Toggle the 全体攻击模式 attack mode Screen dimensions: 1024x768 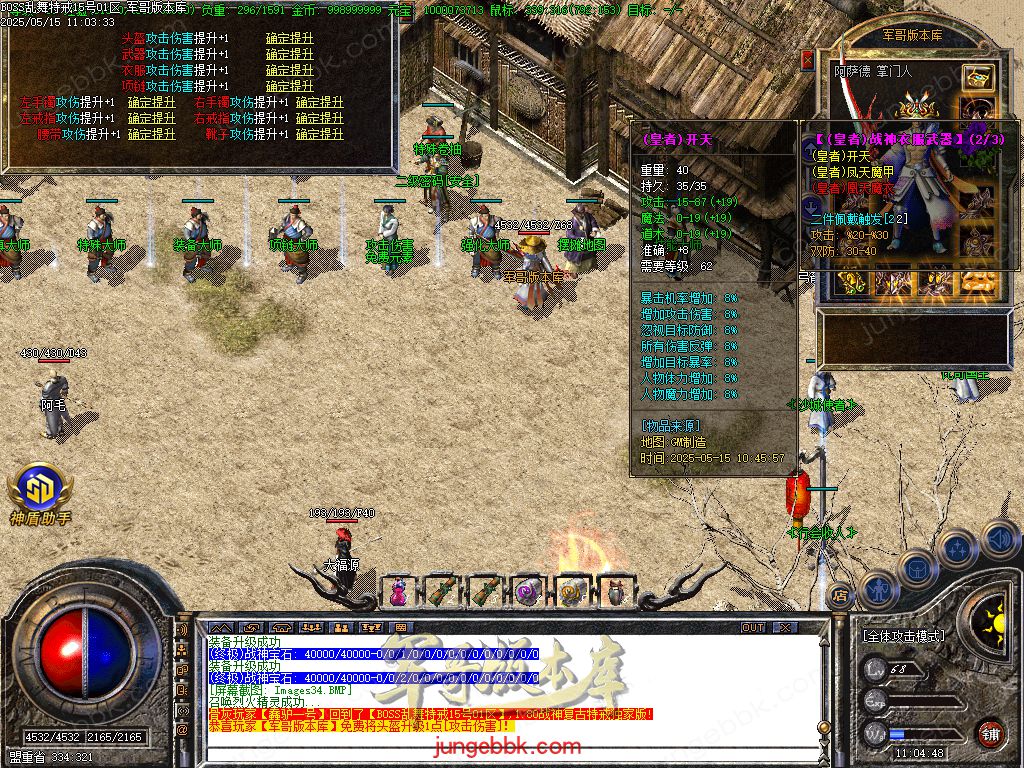pyautogui.click(x=903, y=635)
